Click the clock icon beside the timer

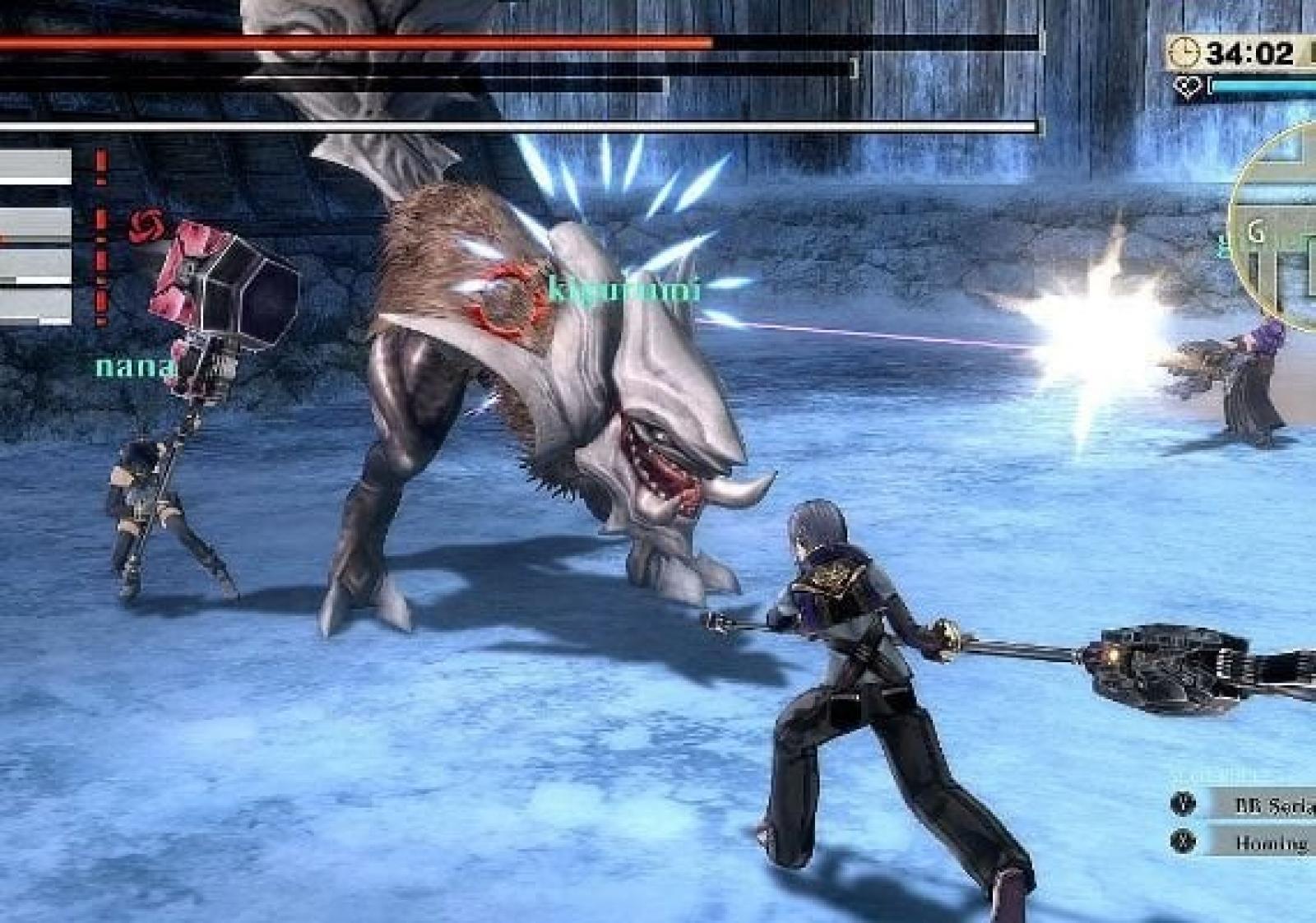(1186, 53)
